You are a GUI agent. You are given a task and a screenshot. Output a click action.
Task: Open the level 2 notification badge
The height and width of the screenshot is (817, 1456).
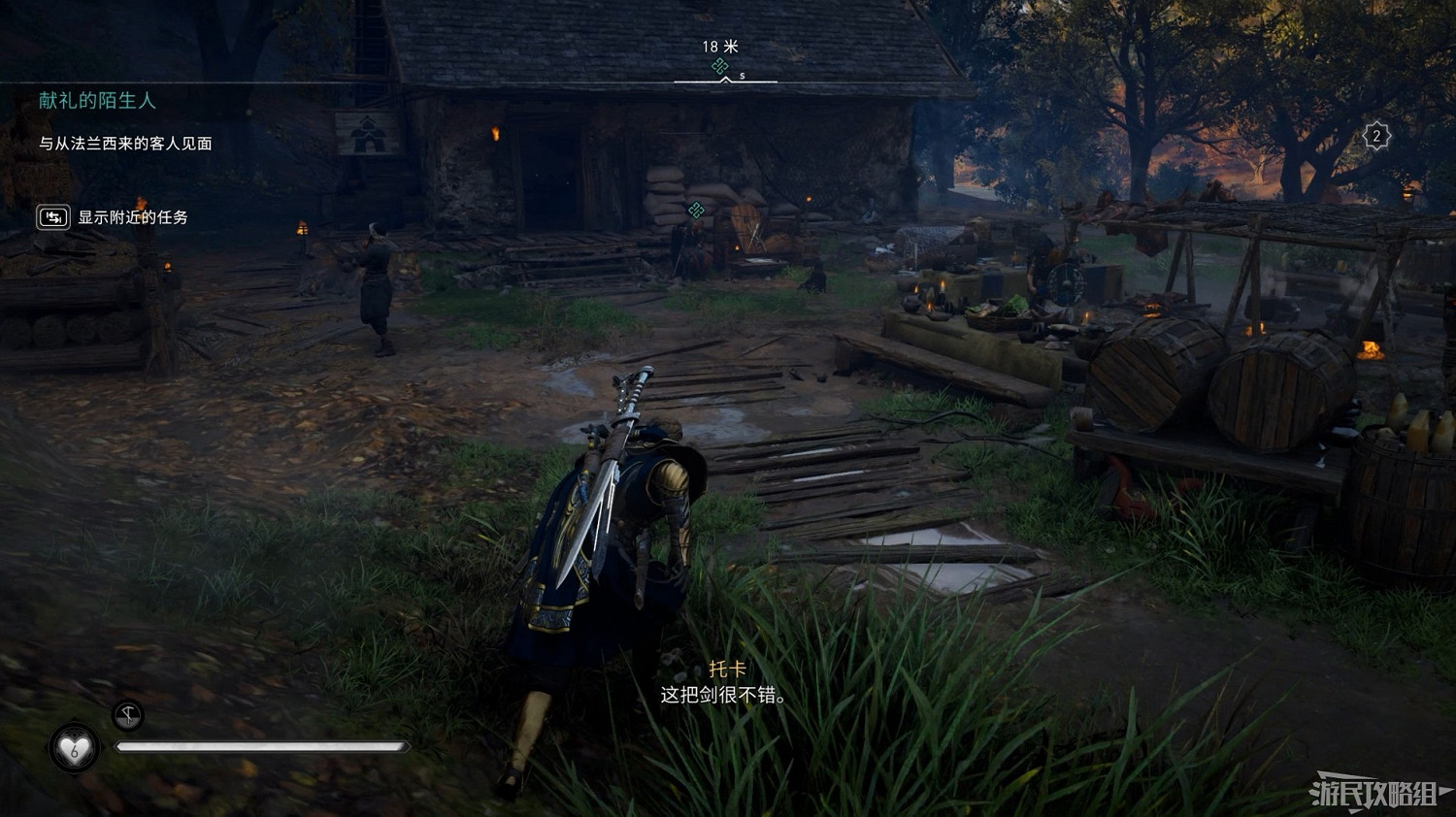(x=1377, y=136)
